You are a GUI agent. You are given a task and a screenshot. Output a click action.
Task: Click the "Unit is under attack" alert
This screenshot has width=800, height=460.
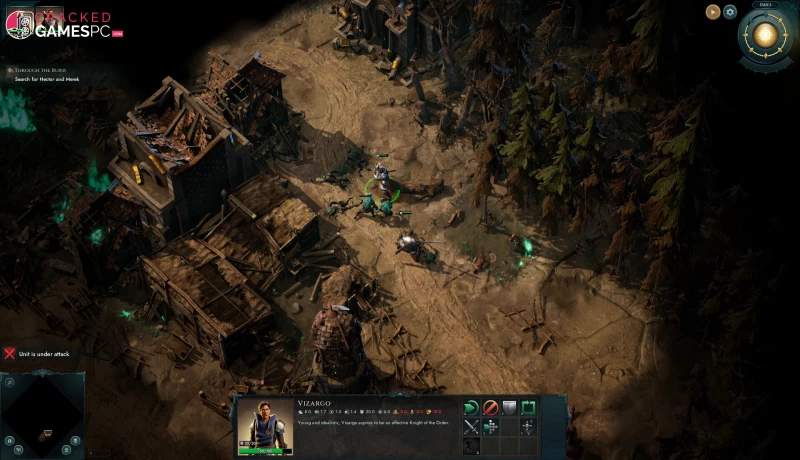click(x=42, y=354)
